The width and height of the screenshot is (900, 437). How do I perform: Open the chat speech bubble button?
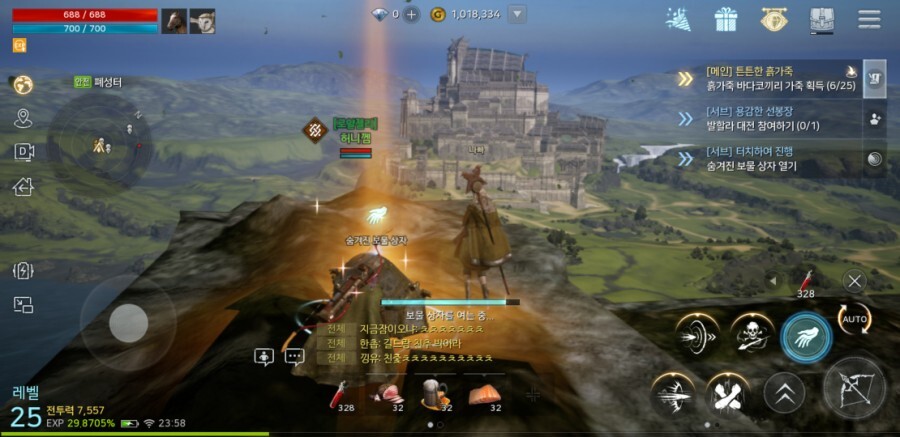[294, 356]
